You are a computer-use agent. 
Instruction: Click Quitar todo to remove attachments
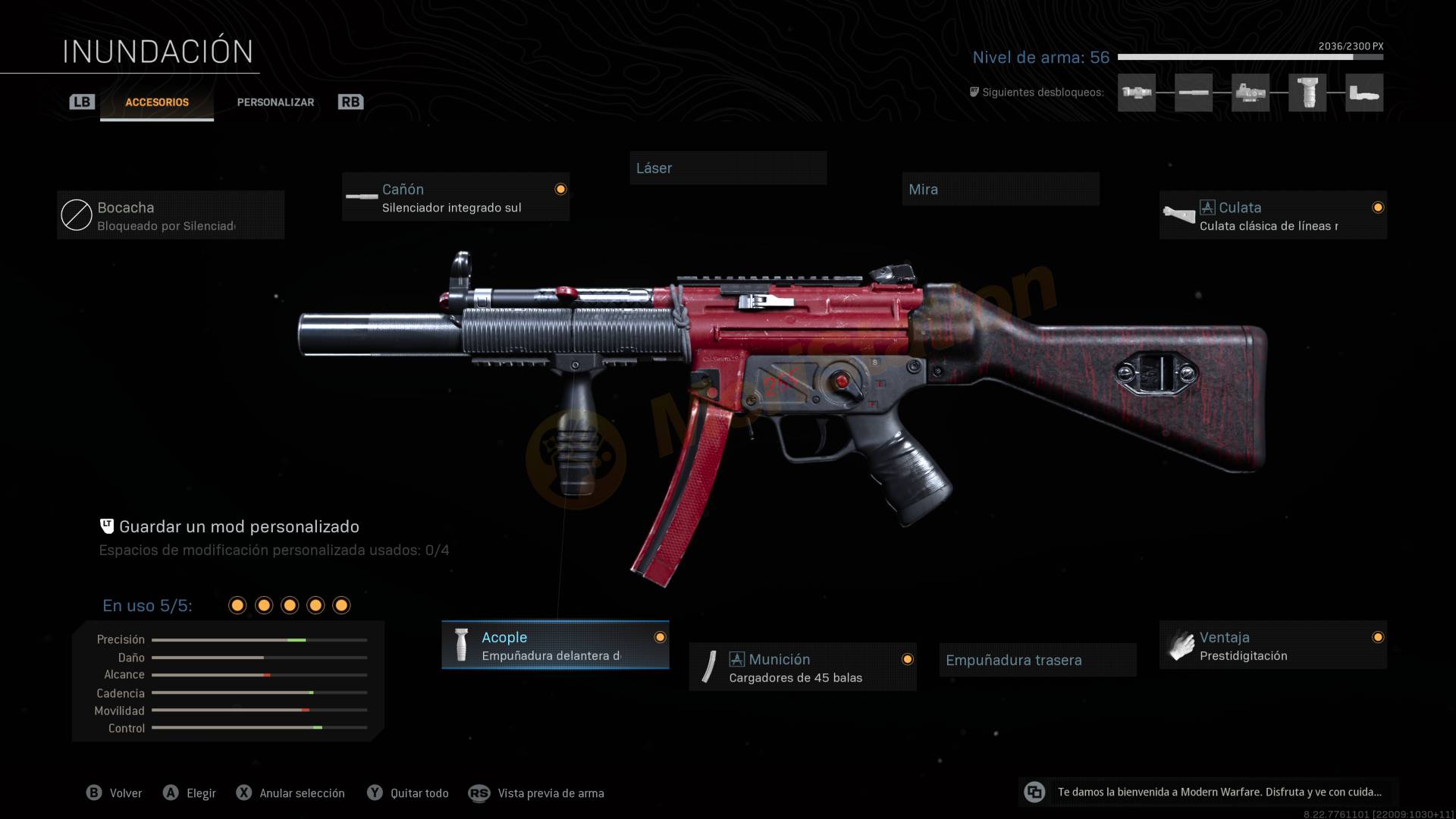[409, 793]
